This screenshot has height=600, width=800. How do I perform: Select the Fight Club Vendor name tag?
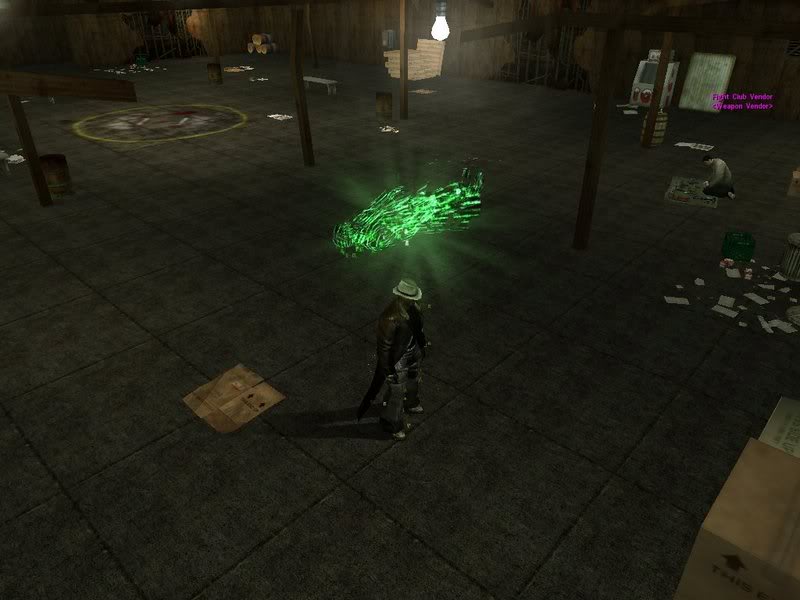pos(741,98)
